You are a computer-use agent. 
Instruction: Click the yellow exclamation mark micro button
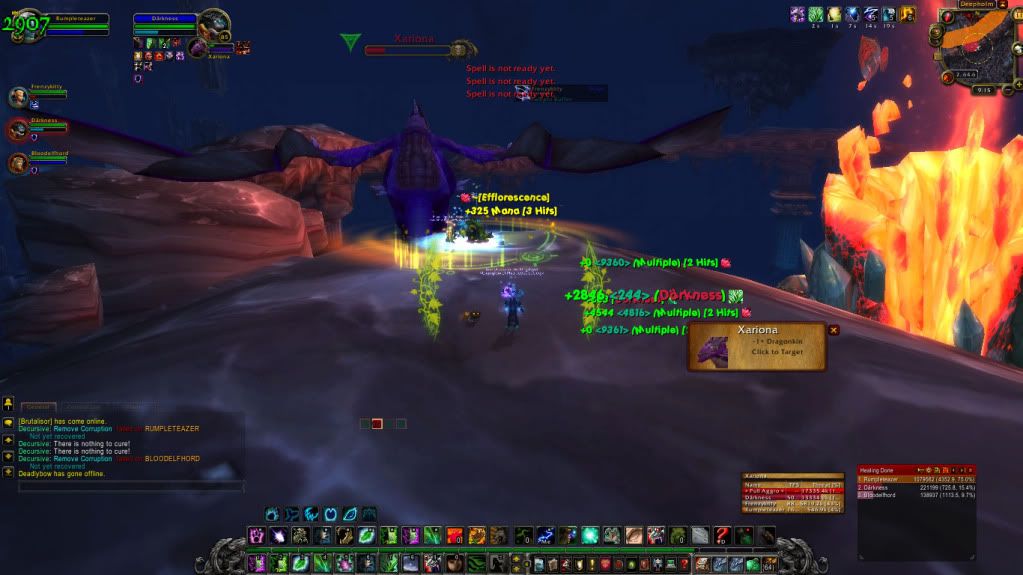pyautogui.click(x=592, y=565)
